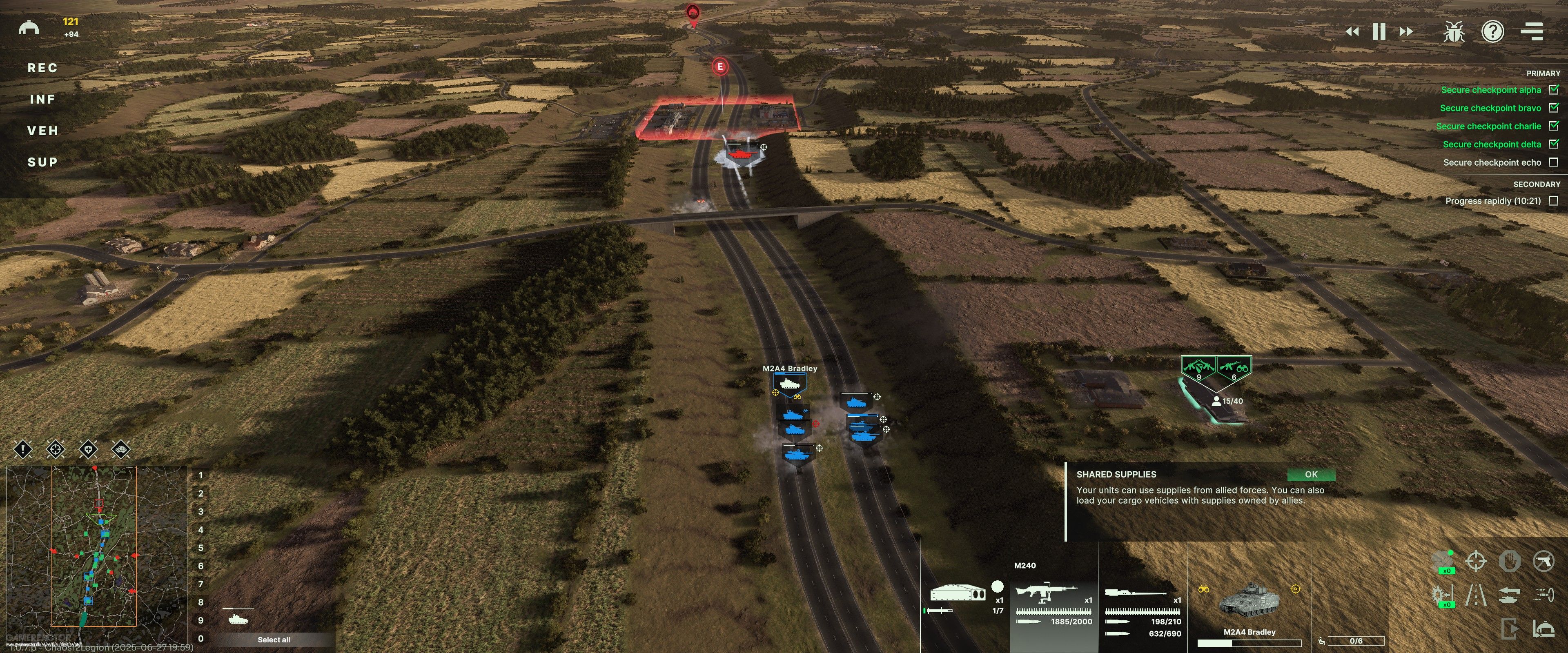1568x653 pixels.
Task: Speed up game with fast-forward arrows
Action: 1406,32
